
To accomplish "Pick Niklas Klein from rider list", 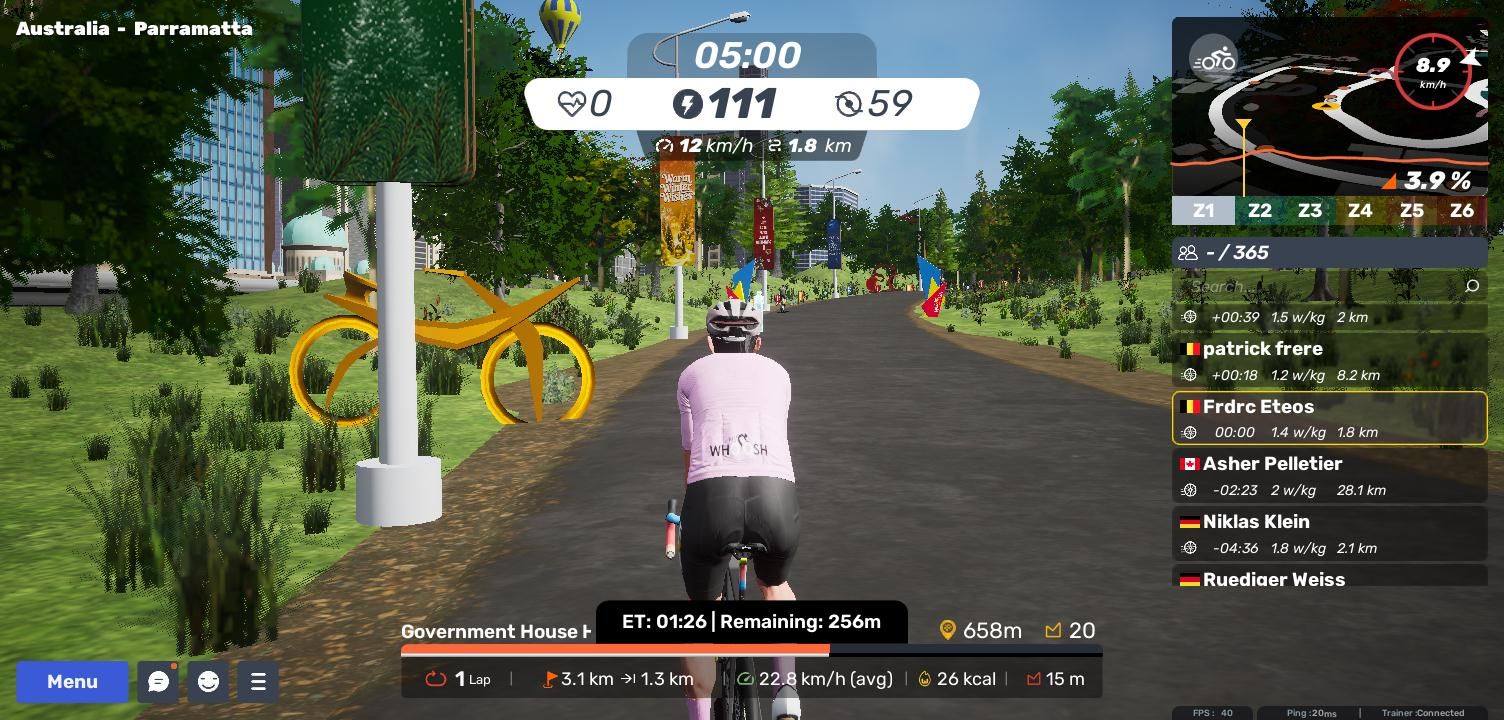I will point(1329,534).
